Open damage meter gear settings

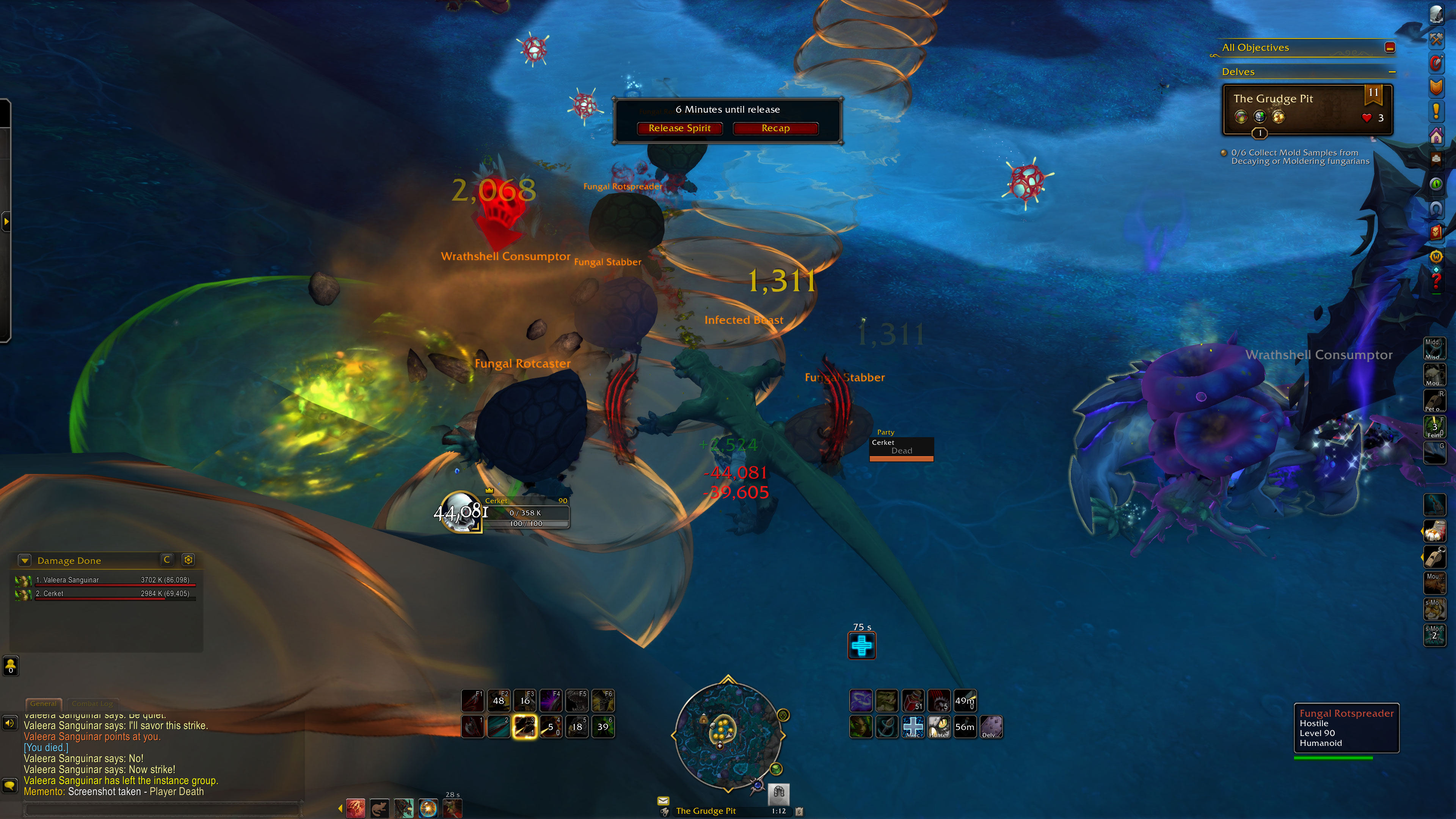point(188,560)
